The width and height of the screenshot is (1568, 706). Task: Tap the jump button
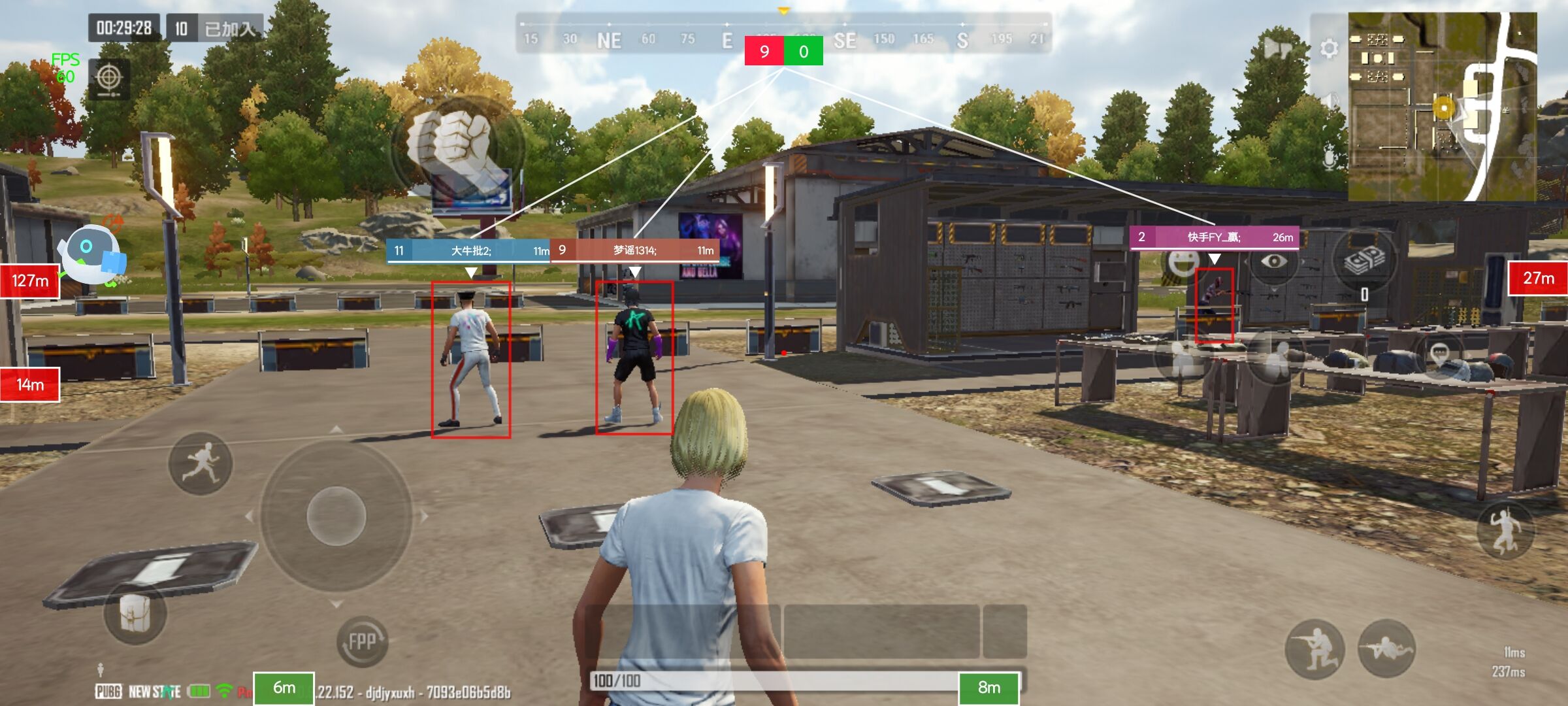(x=1505, y=529)
